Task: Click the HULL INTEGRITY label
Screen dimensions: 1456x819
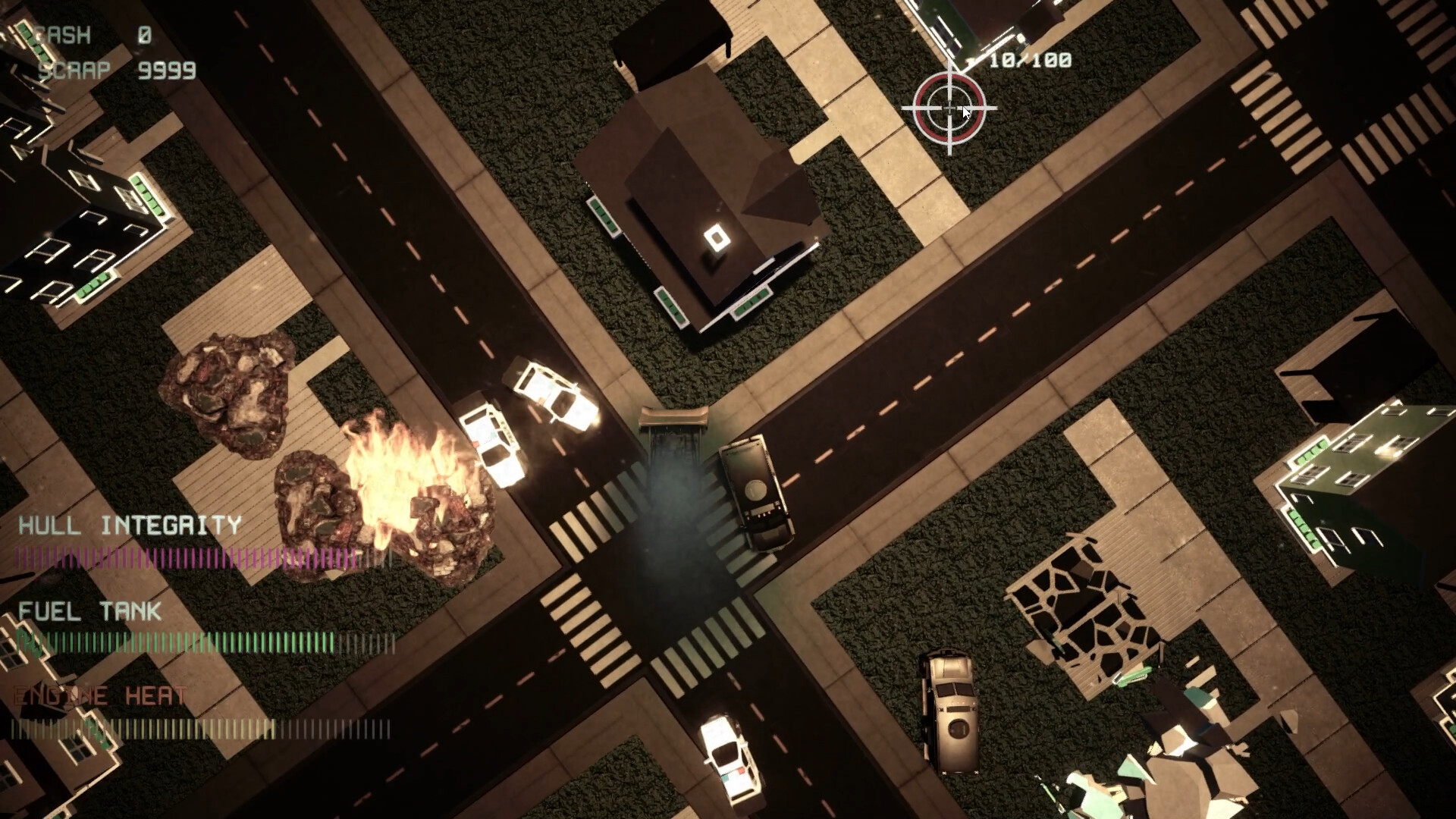Action: tap(129, 526)
